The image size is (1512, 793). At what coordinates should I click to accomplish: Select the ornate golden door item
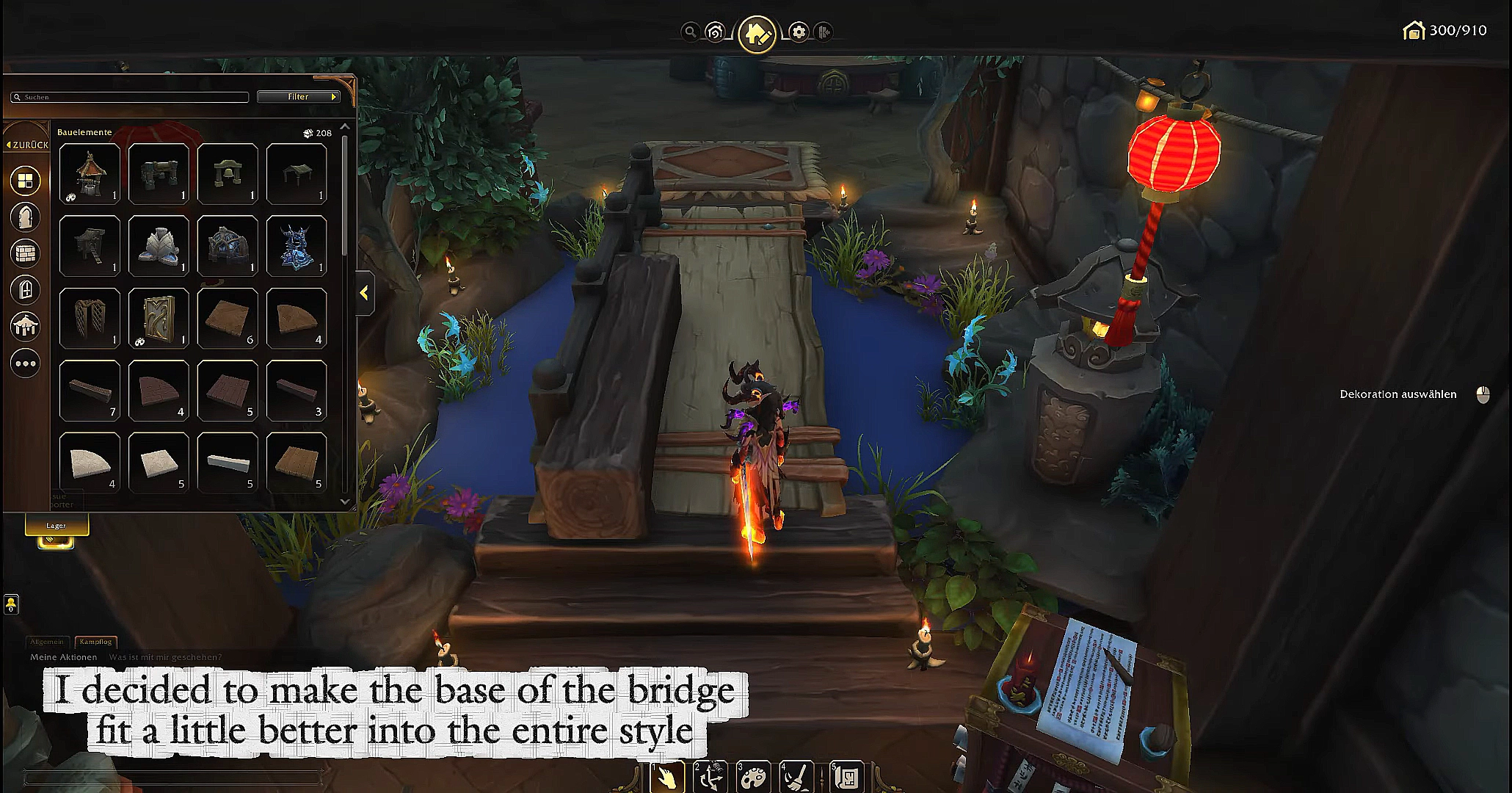[159, 318]
